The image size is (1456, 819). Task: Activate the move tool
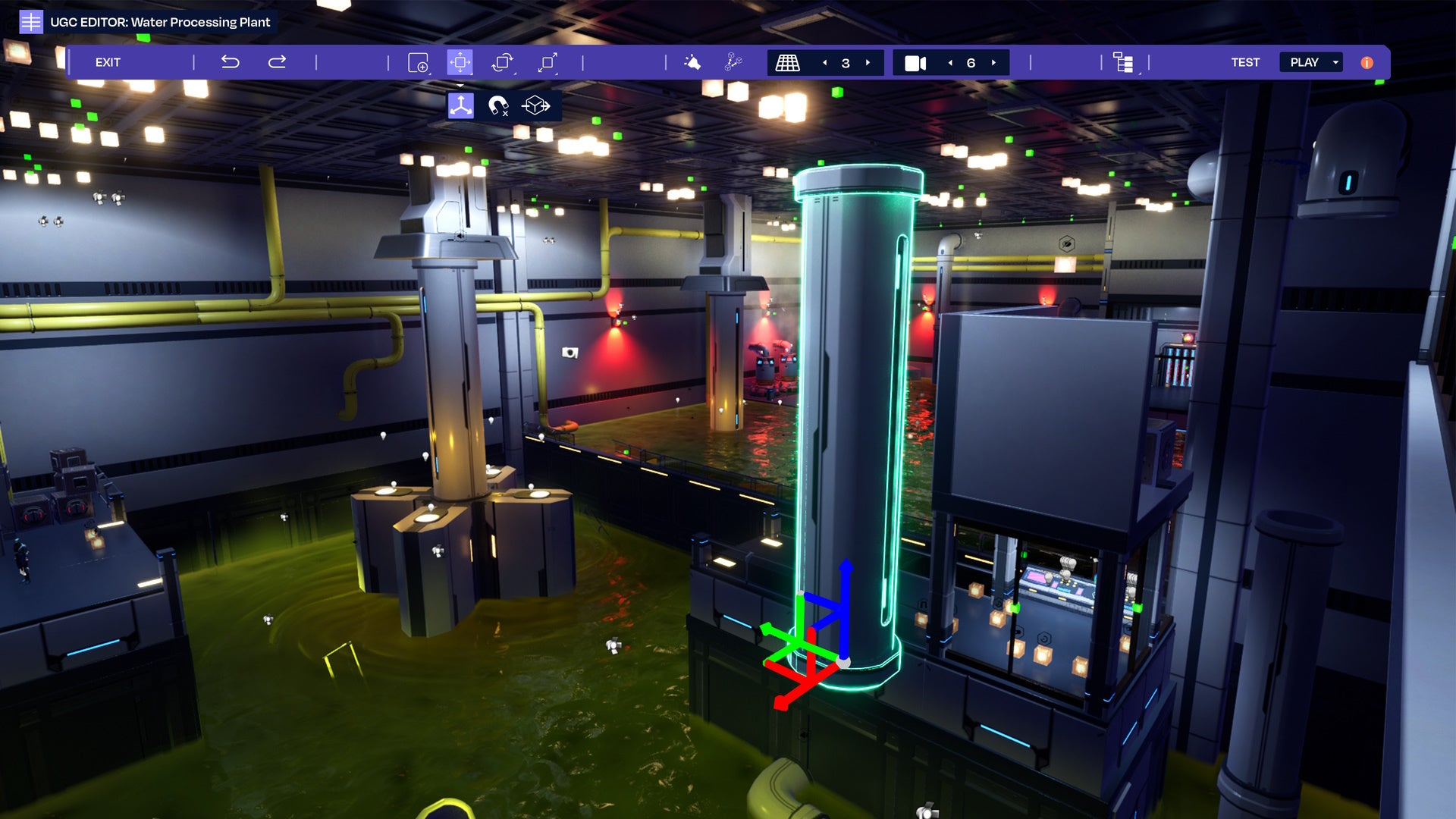pos(460,62)
